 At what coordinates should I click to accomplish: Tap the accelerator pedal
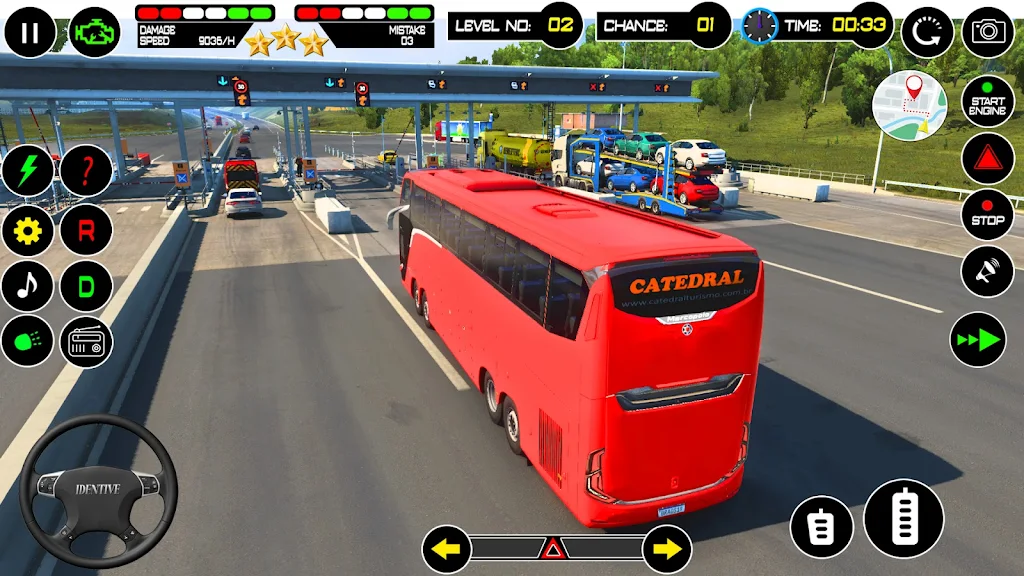click(904, 518)
